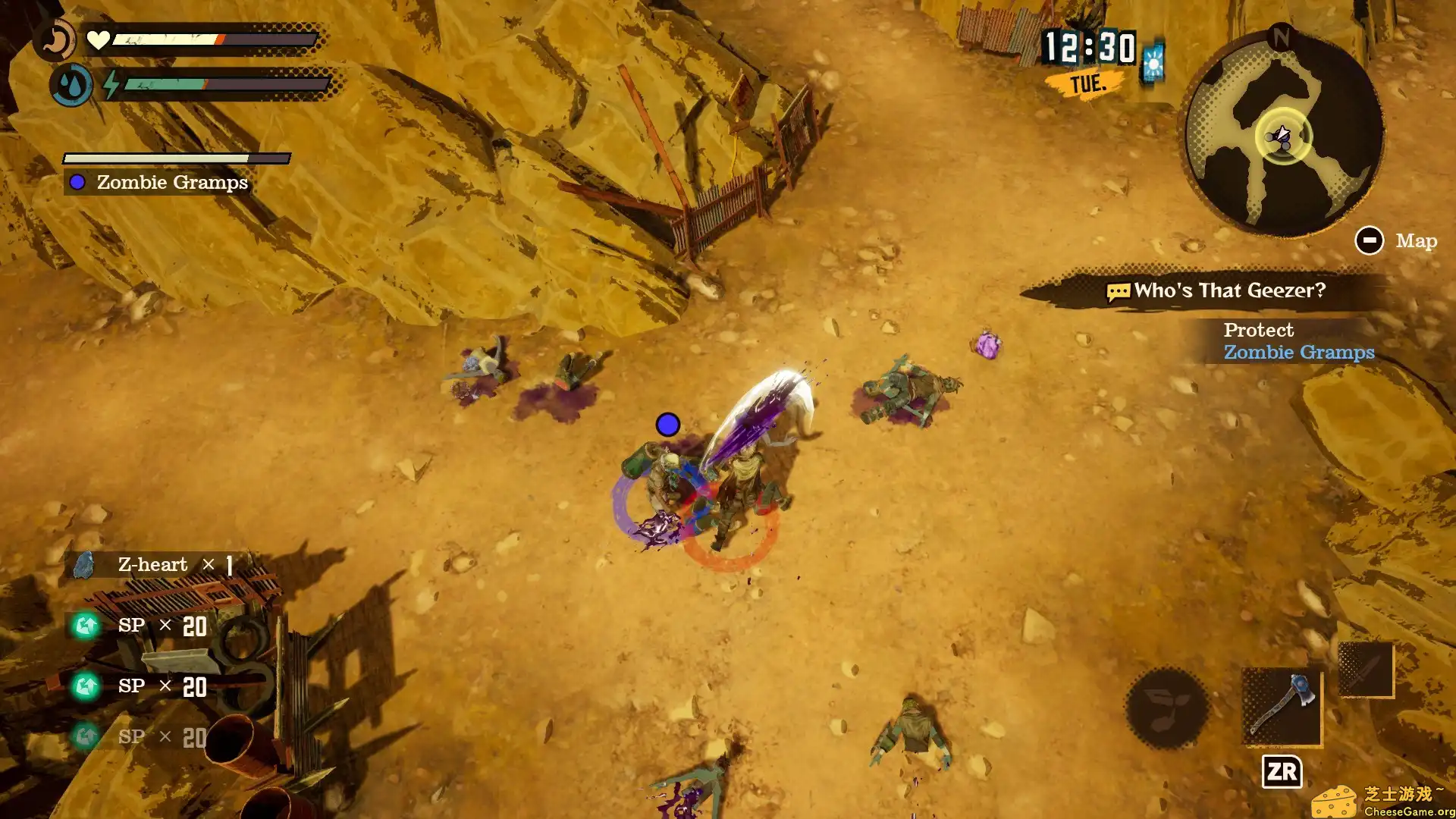Image resolution: width=1456 pixels, height=819 pixels.
Task: Select the Zombie Gramps name label
Action: point(171,183)
